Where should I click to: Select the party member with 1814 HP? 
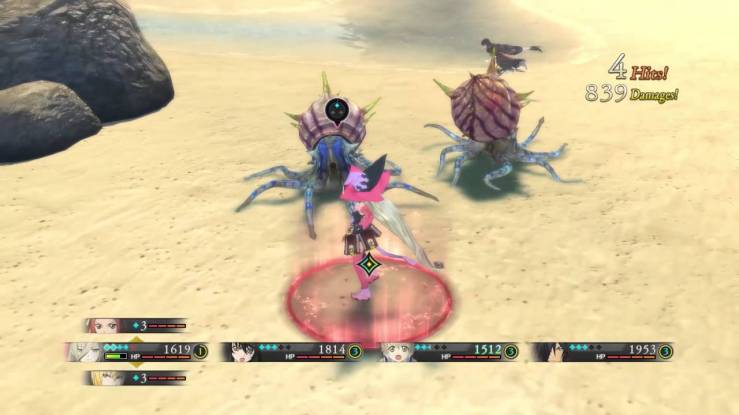coord(291,351)
